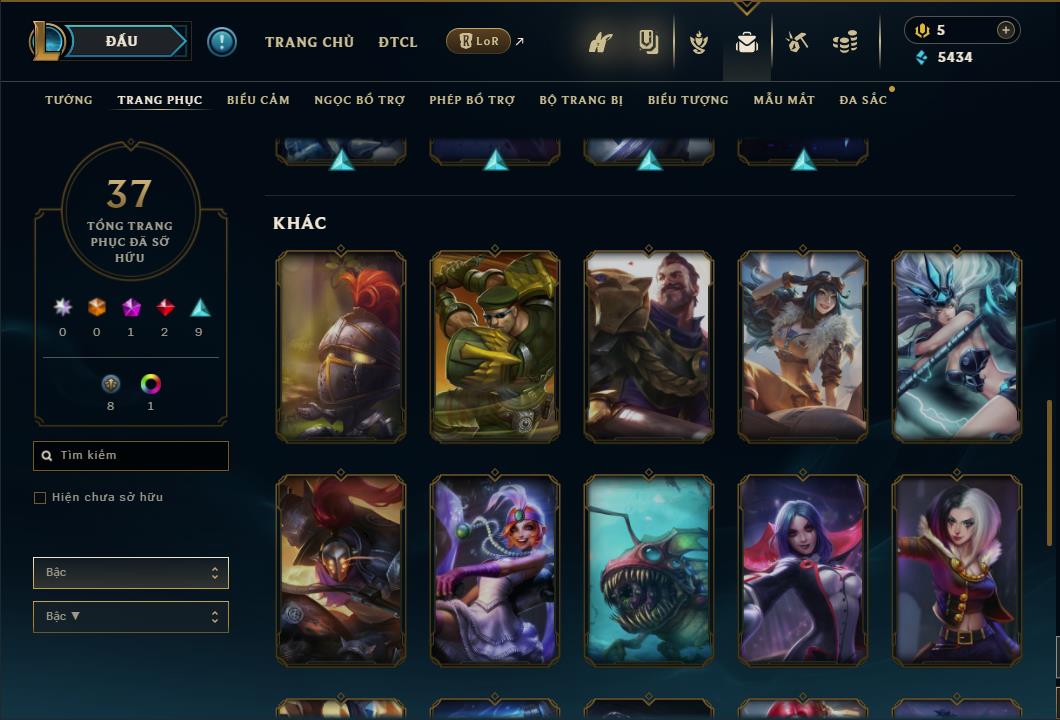This screenshot has height=720, width=1060.
Task: Open the NGỌC BỔ TRỢ tab
Action: click(x=359, y=100)
